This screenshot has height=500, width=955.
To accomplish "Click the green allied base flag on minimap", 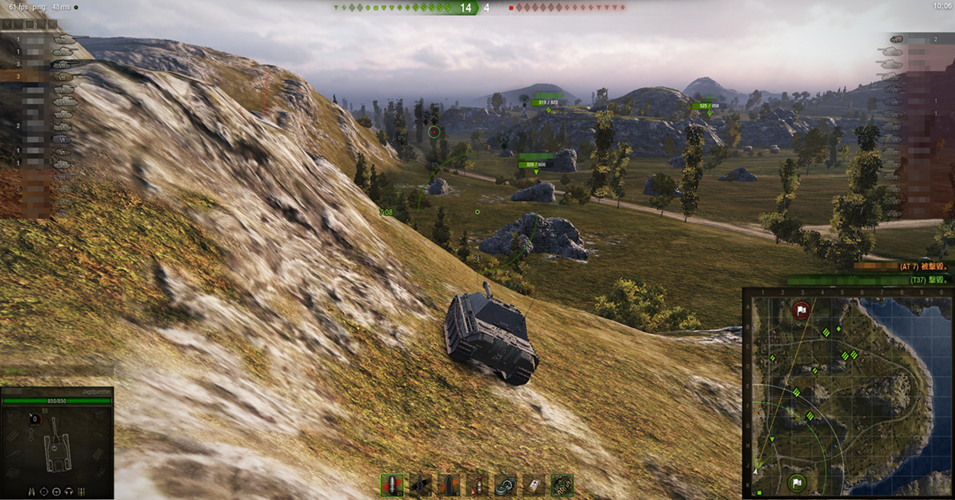I will click(797, 482).
